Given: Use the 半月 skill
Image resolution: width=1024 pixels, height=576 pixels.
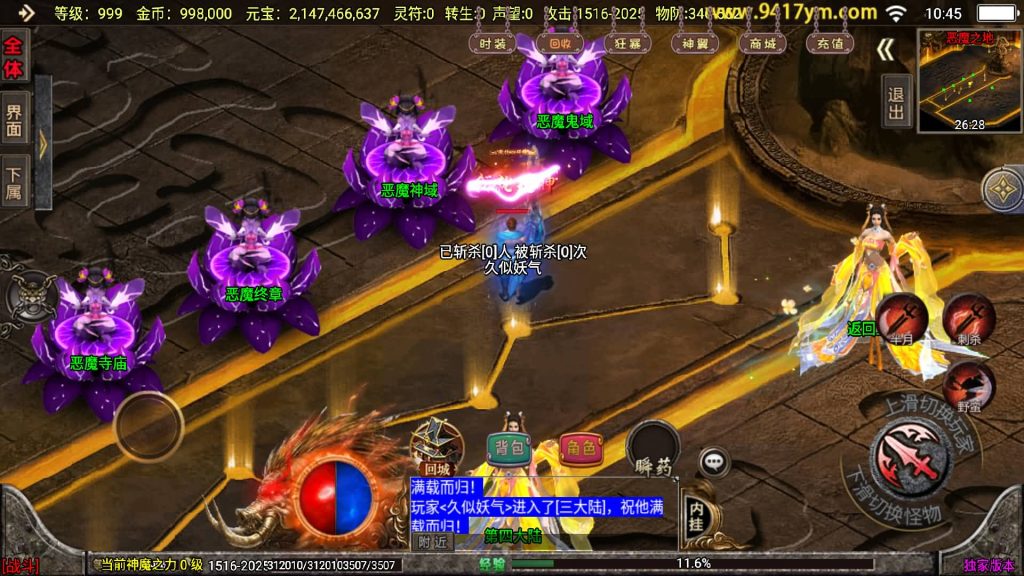Looking at the screenshot, I should (901, 318).
